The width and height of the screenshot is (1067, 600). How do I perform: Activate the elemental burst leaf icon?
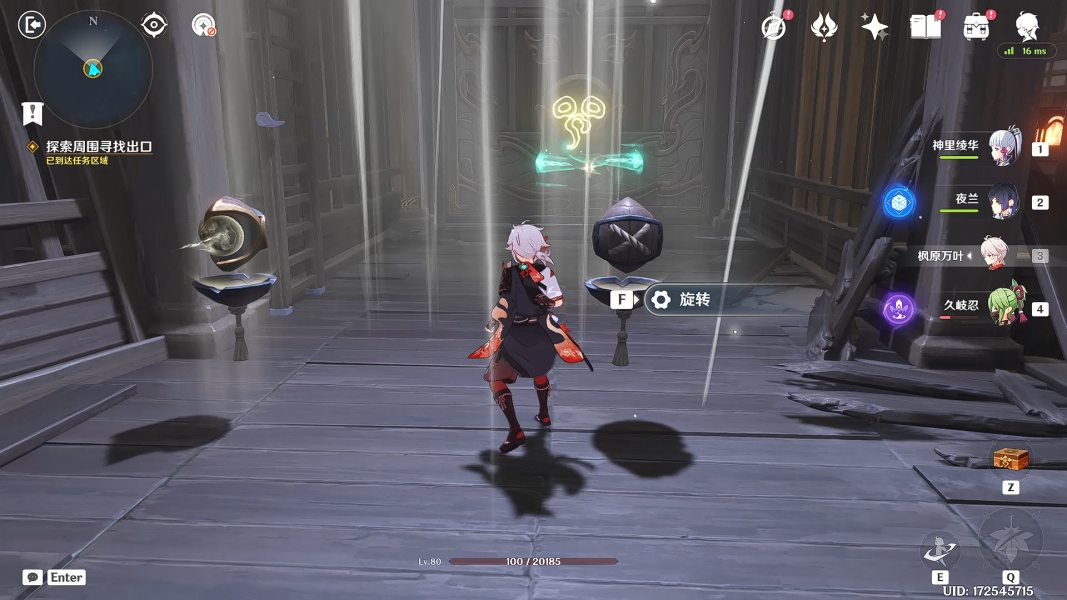1010,540
